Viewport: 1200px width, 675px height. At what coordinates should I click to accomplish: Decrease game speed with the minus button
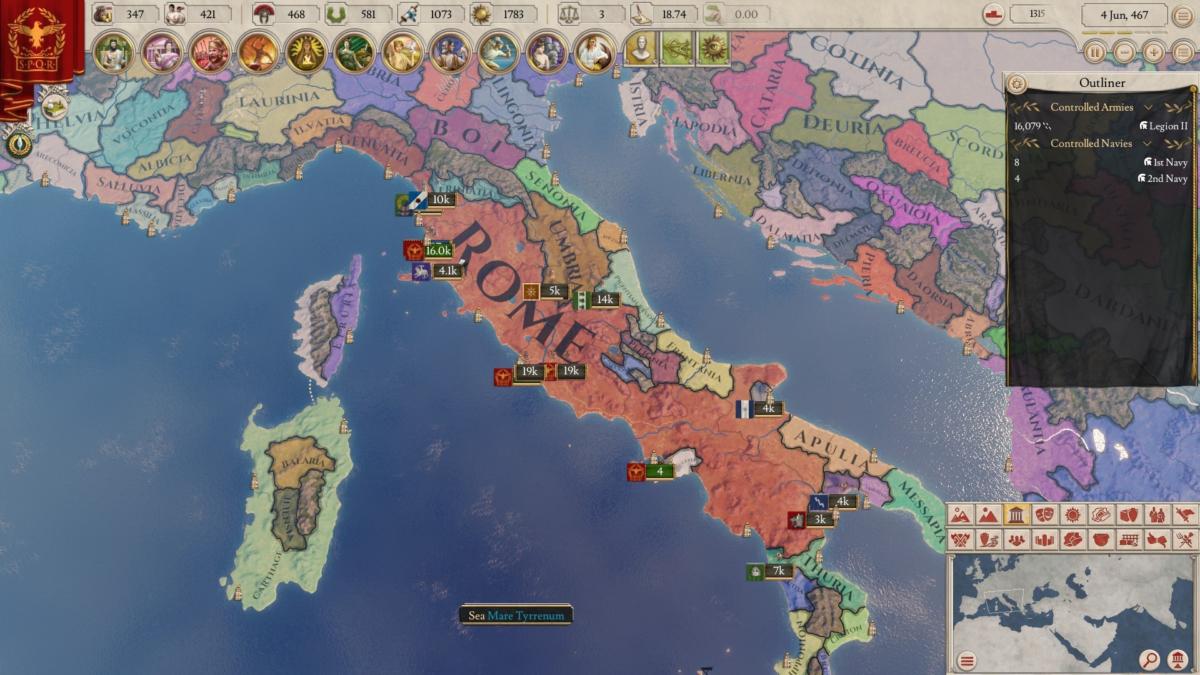tap(1125, 52)
